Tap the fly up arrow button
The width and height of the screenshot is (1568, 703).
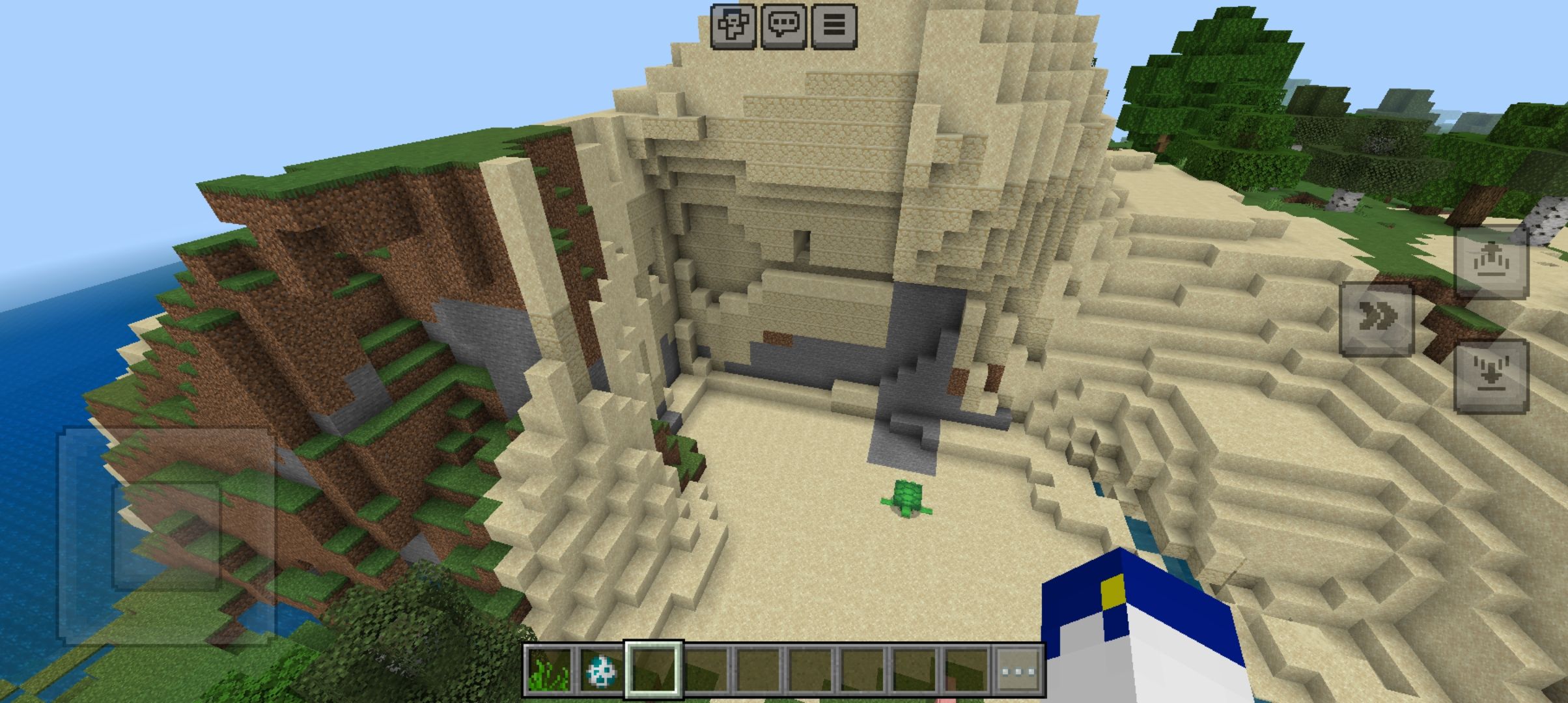[x=1491, y=262]
